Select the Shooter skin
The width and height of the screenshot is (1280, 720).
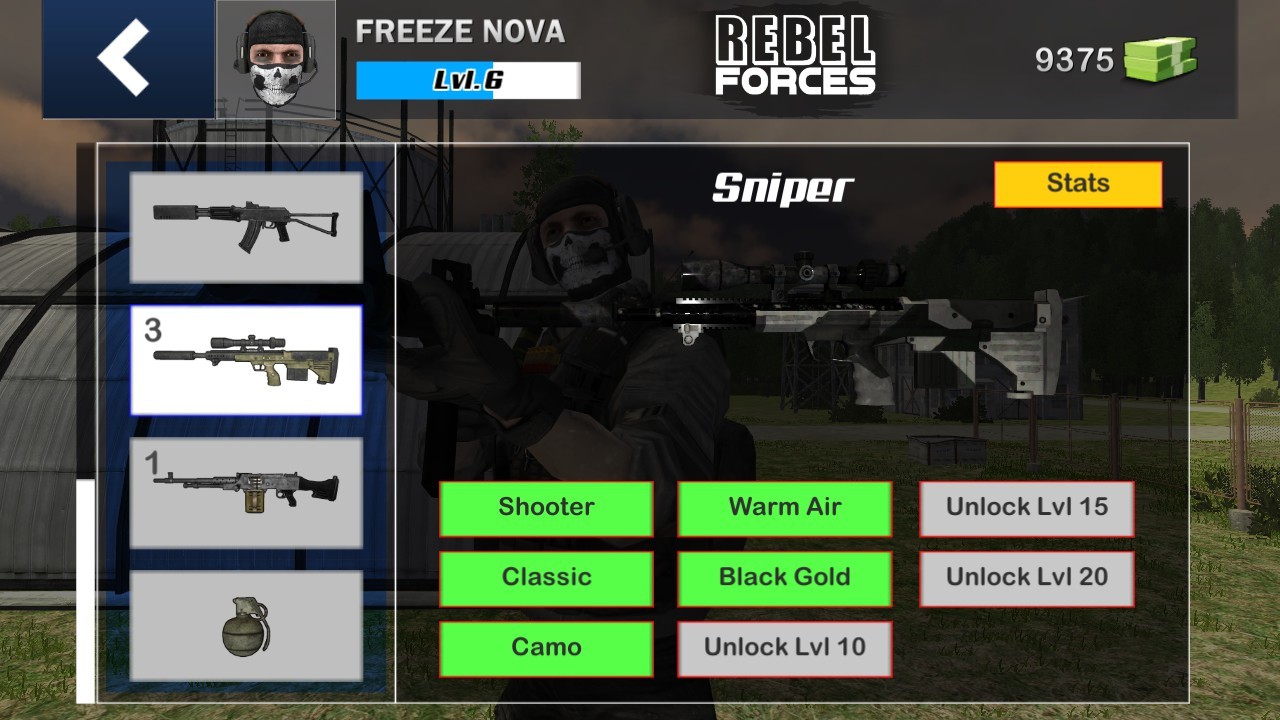coord(547,508)
